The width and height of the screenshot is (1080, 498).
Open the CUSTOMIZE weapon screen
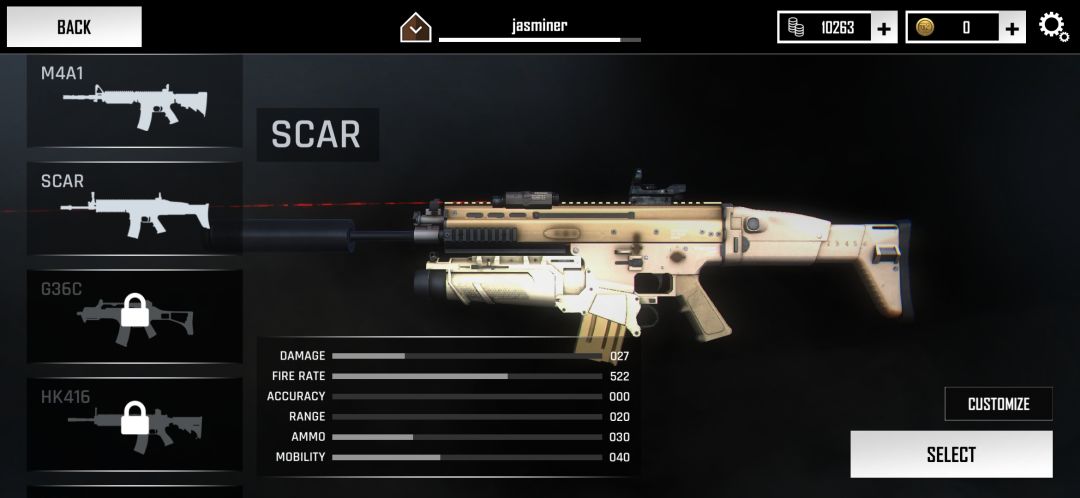click(998, 404)
